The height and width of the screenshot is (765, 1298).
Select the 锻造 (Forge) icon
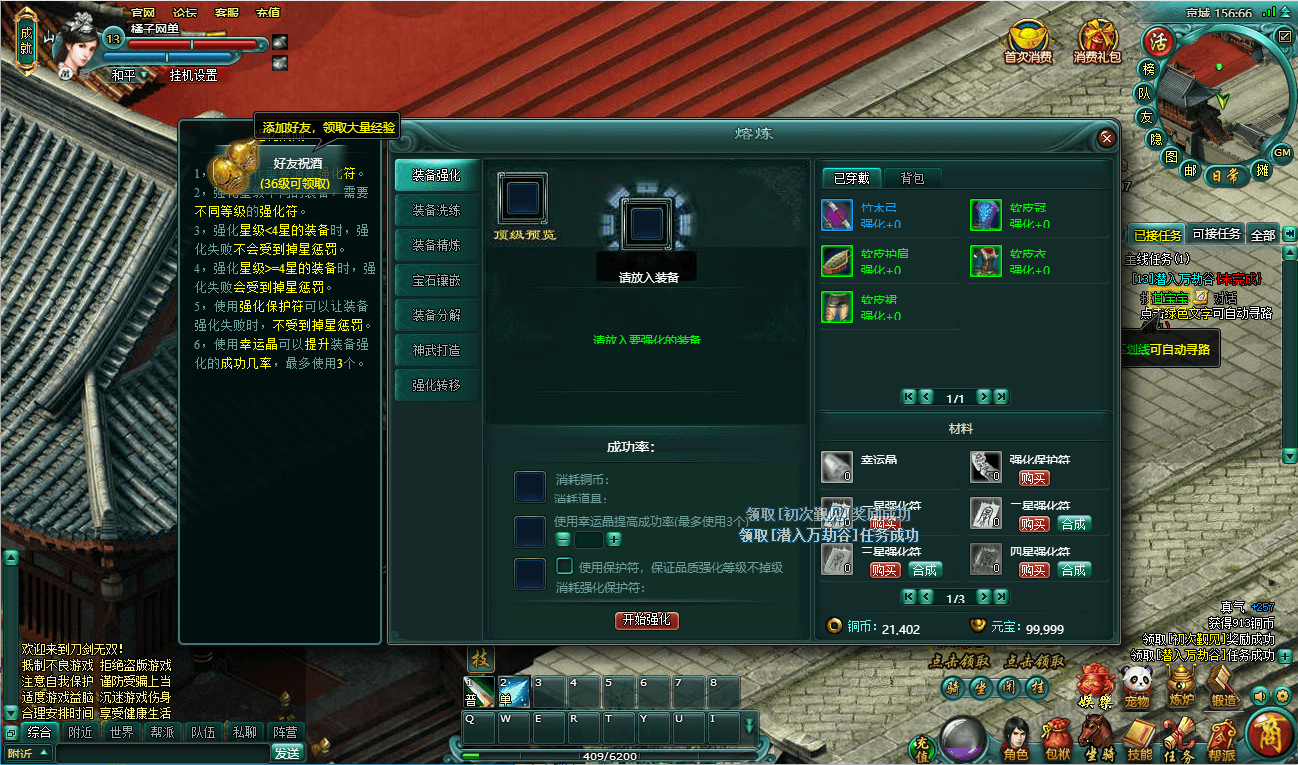pyautogui.click(x=1219, y=680)
